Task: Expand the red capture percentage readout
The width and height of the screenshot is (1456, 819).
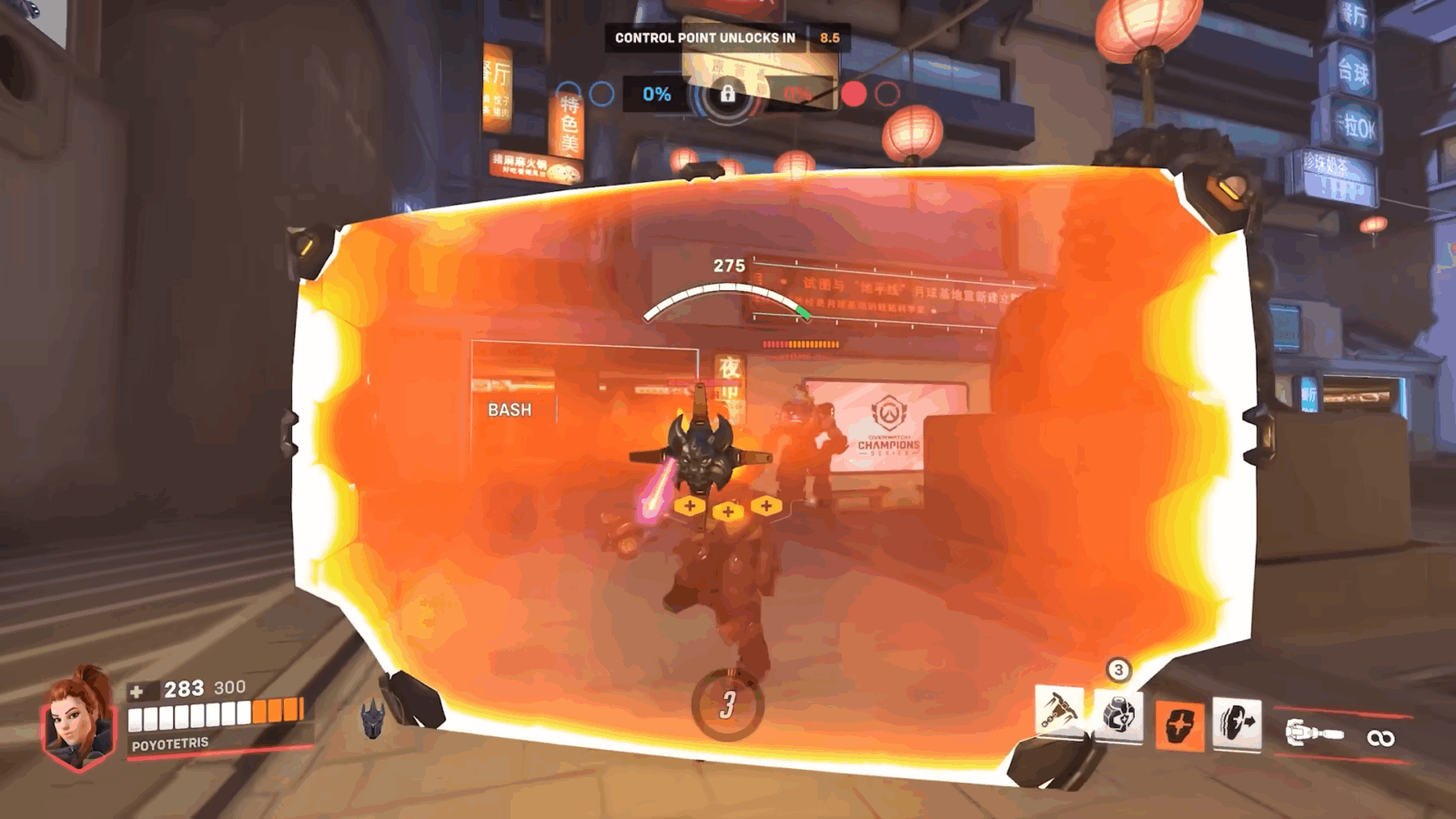Action: tap(797, 94)
